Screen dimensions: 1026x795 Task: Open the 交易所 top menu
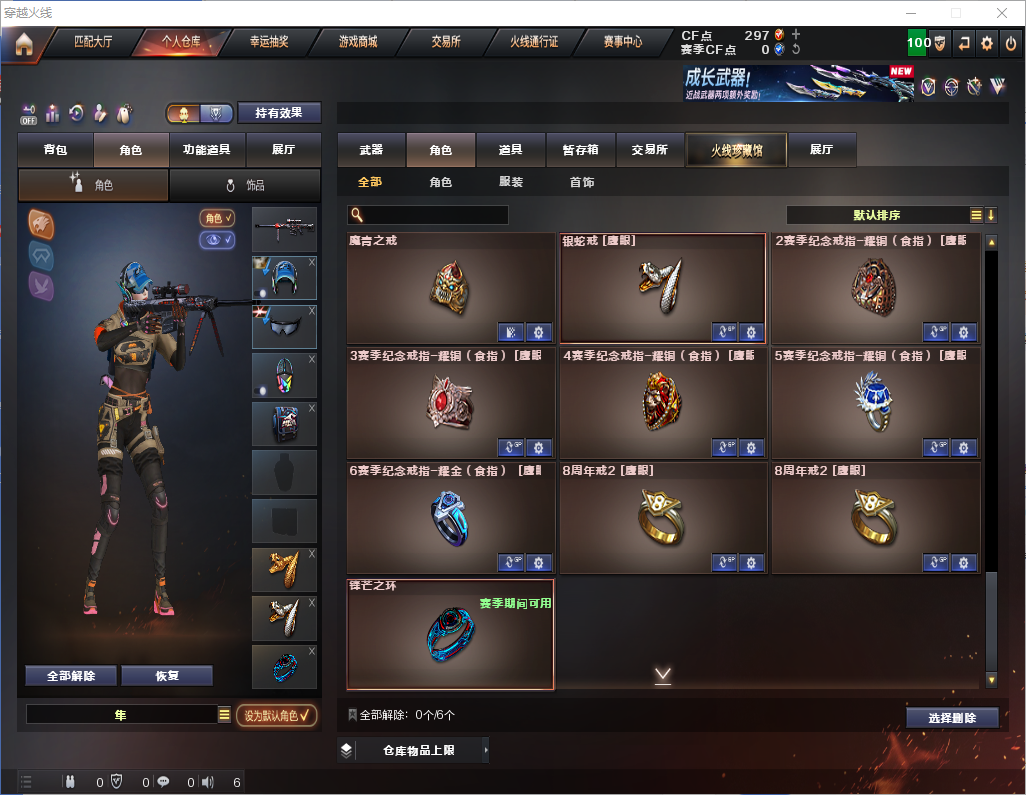pyautogui.click(x=446, y=42)
